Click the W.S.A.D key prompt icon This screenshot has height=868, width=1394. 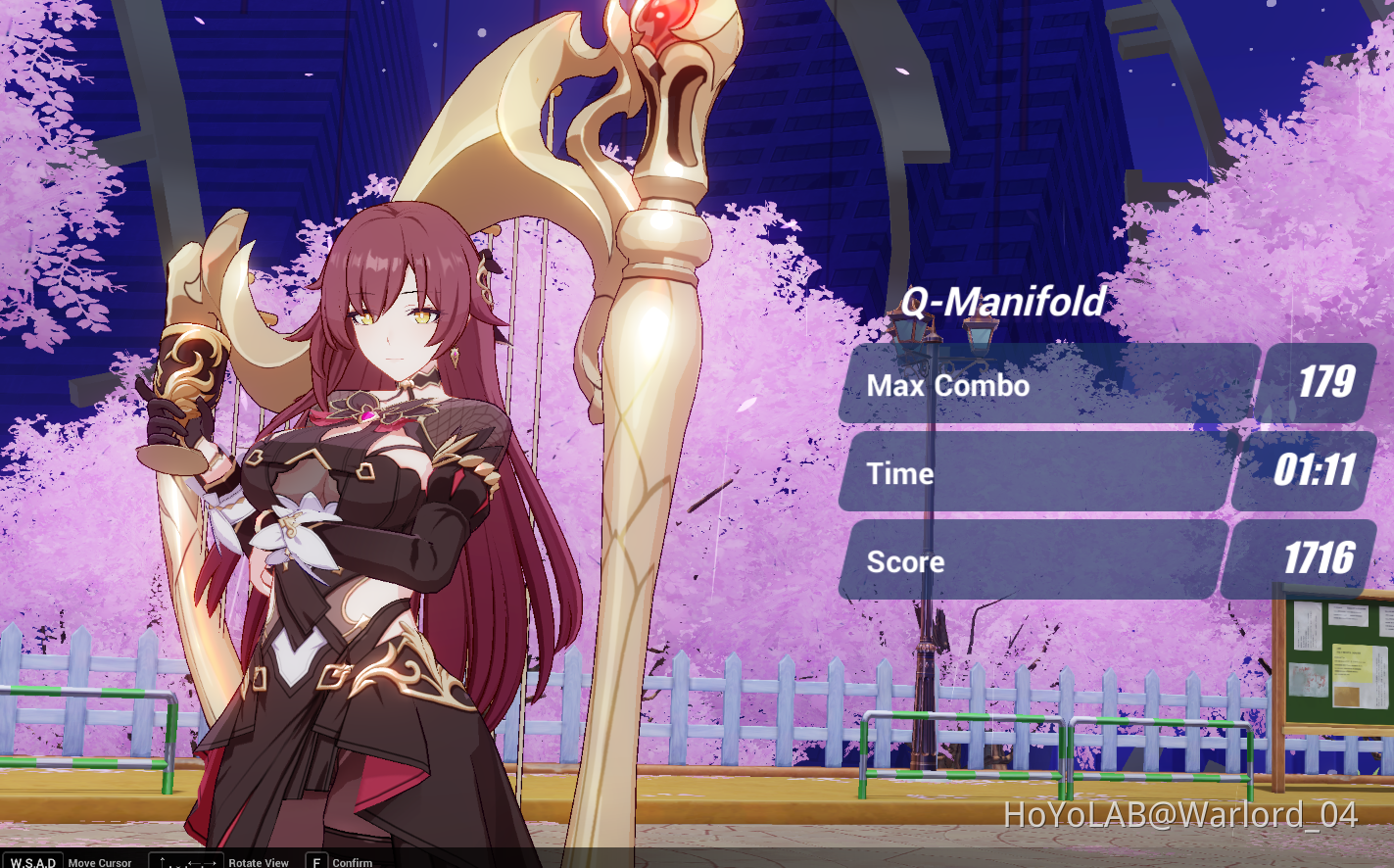pyautogui.click(x=31, y=861)
